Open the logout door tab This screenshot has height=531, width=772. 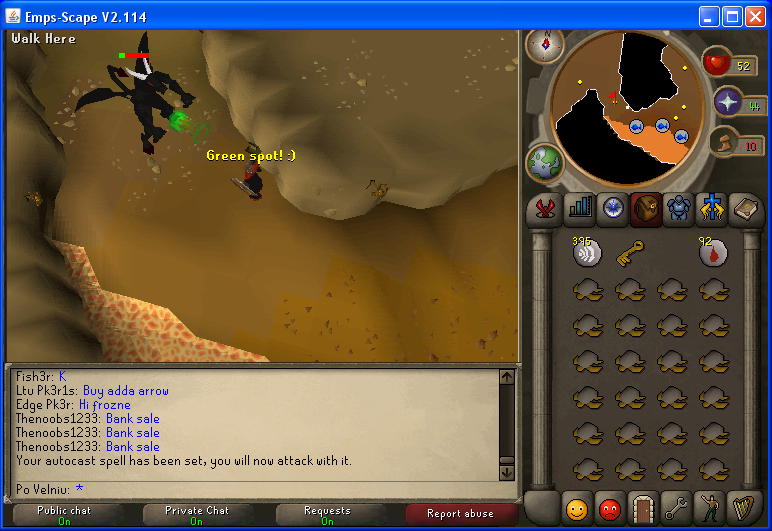pos(643,507)
